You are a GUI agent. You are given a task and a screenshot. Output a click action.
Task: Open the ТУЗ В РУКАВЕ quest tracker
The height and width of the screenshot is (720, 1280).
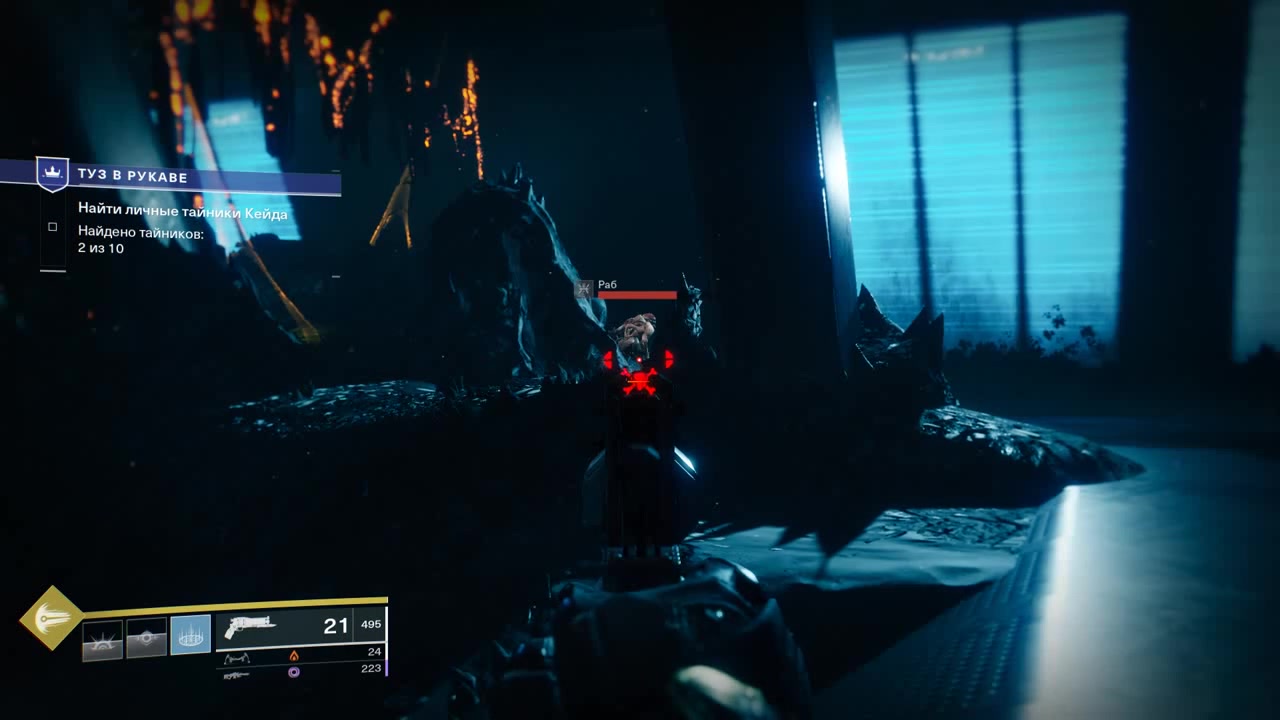click(x=190, y=177)
